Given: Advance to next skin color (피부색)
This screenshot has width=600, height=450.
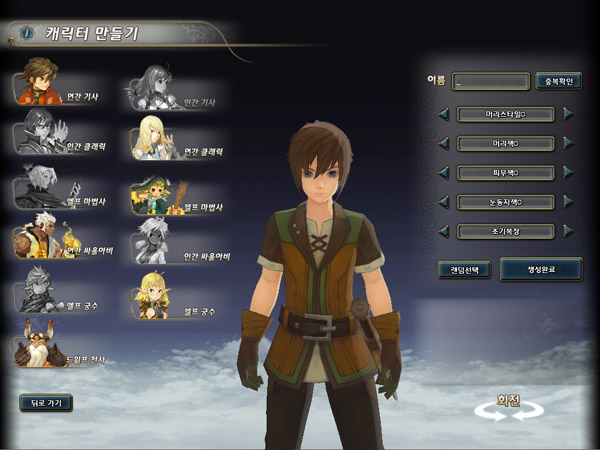Looking at the screenshot, I should (x=568, y=173).
